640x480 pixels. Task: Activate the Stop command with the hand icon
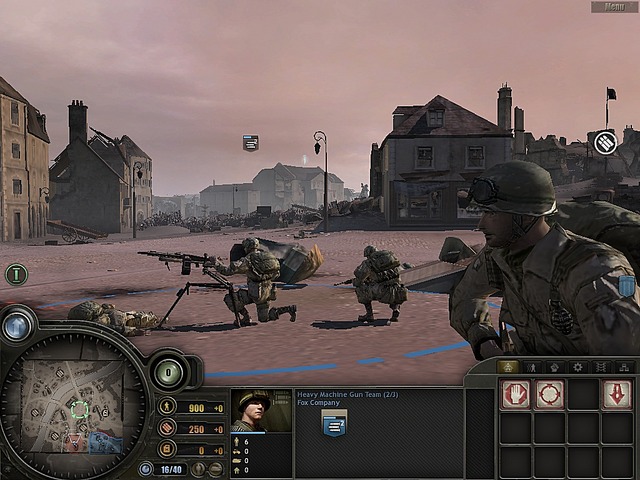point(515,395)
